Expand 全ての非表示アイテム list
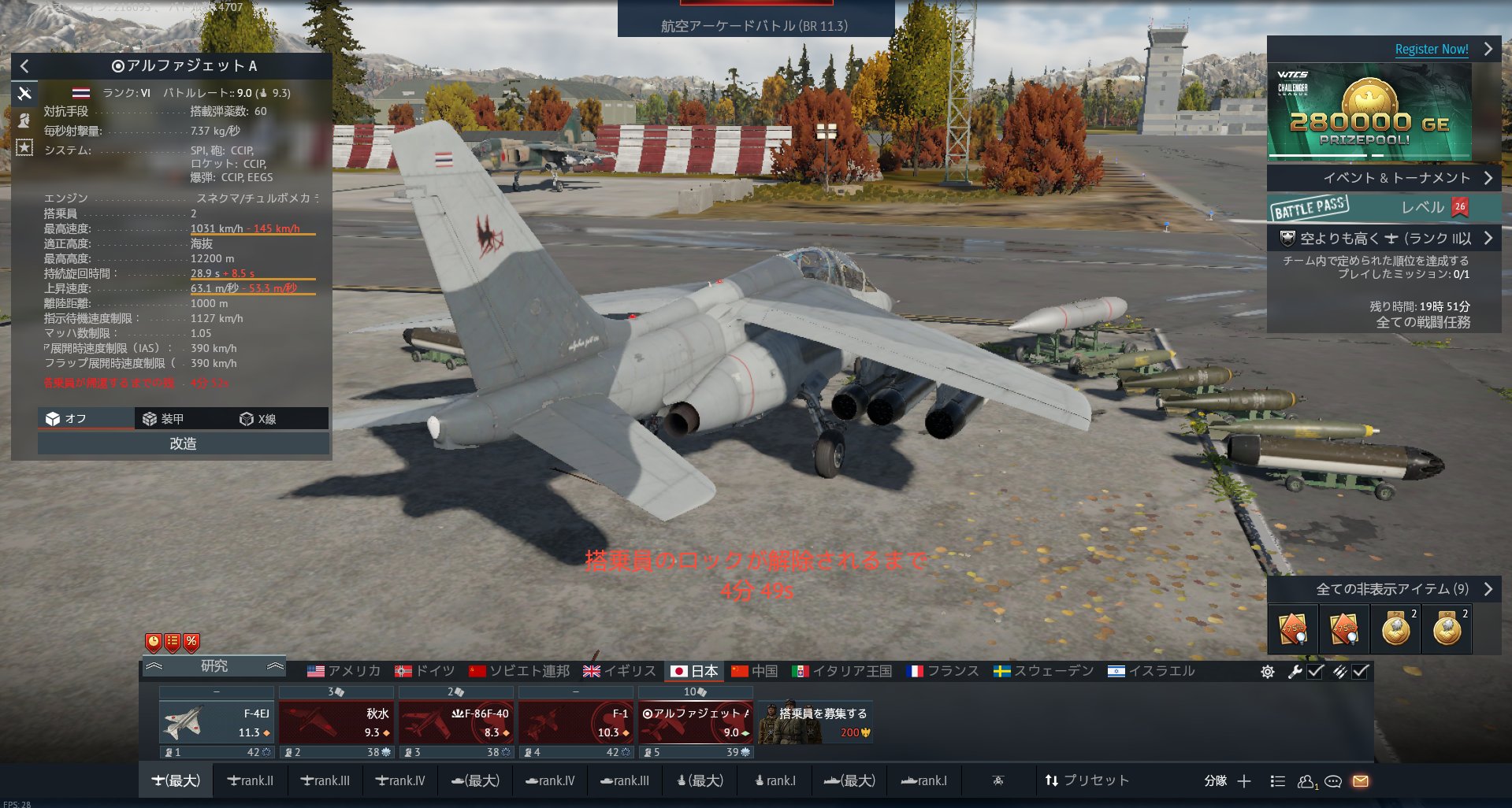The height and width of the screenshot is (808, 1512). point(1392,589)
